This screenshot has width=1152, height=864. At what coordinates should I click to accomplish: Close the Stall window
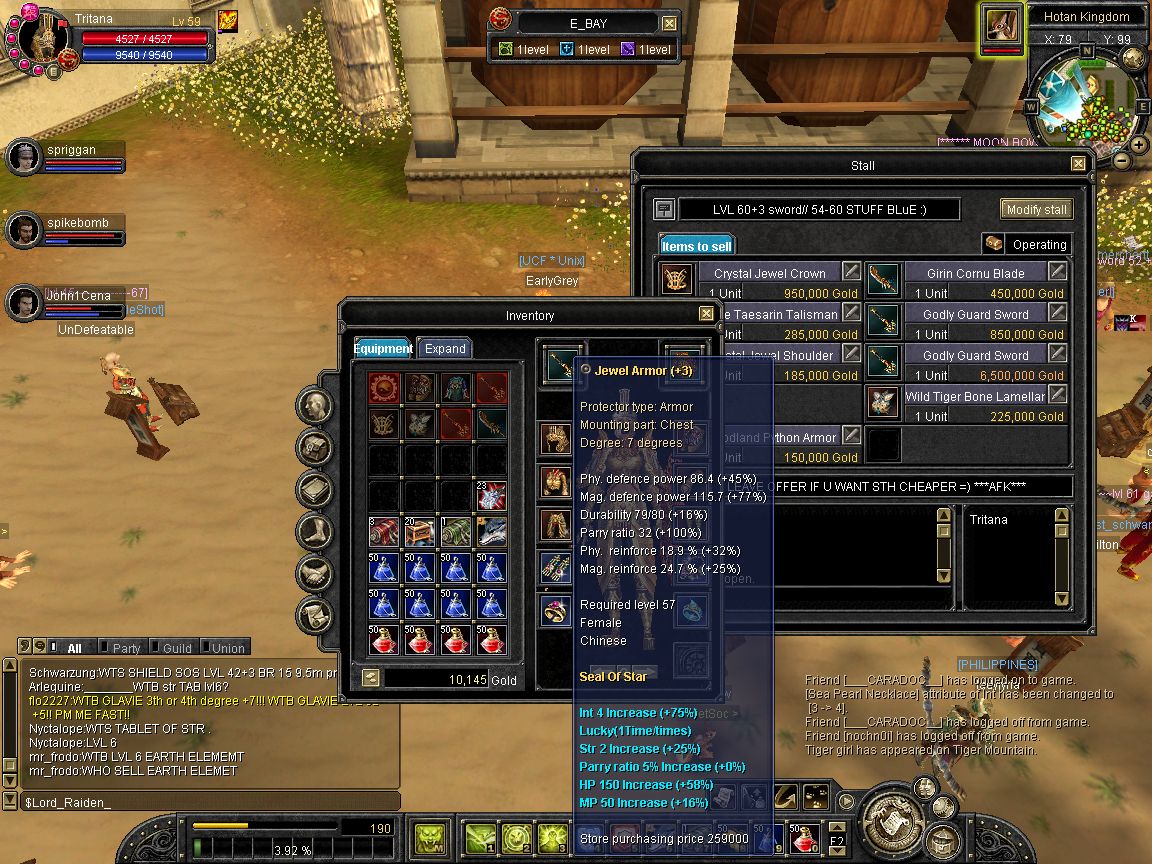1078,164
